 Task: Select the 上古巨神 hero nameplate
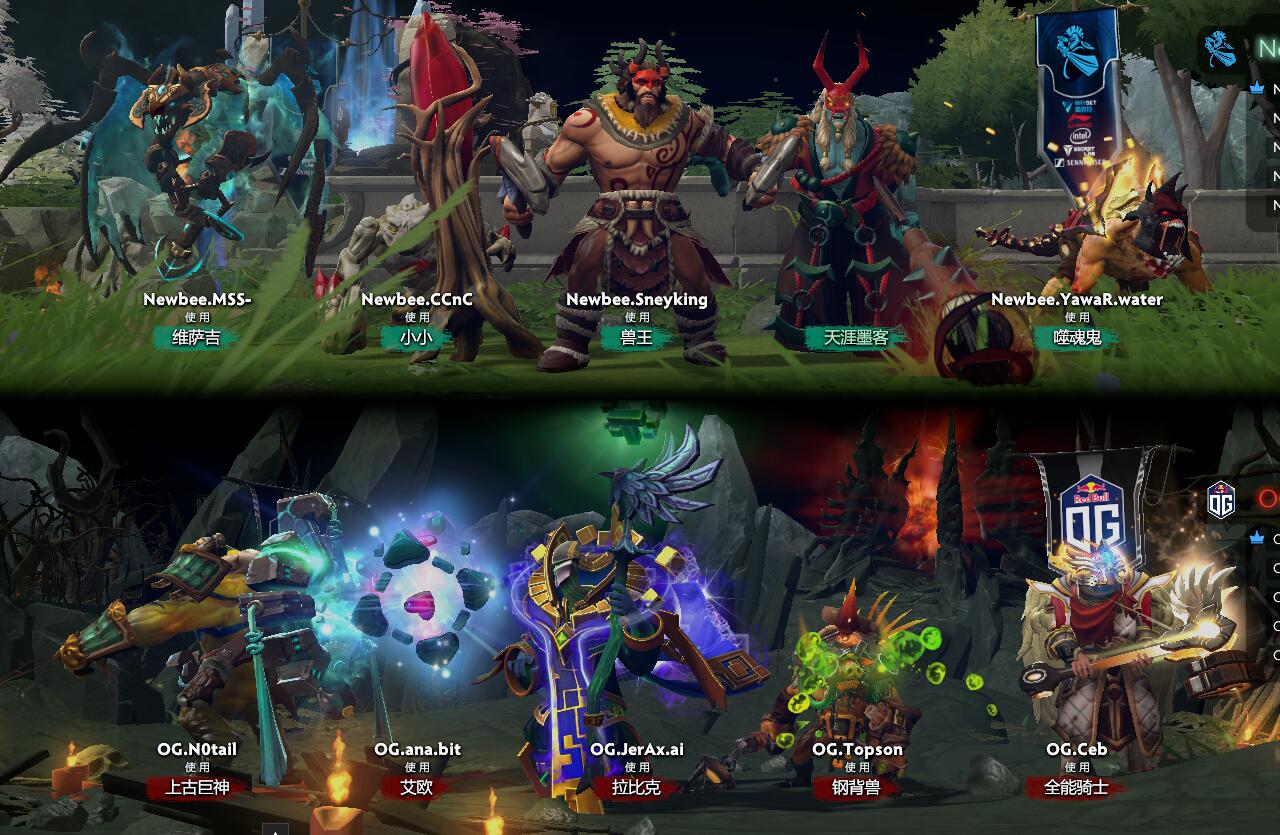[x=197, y=788]
